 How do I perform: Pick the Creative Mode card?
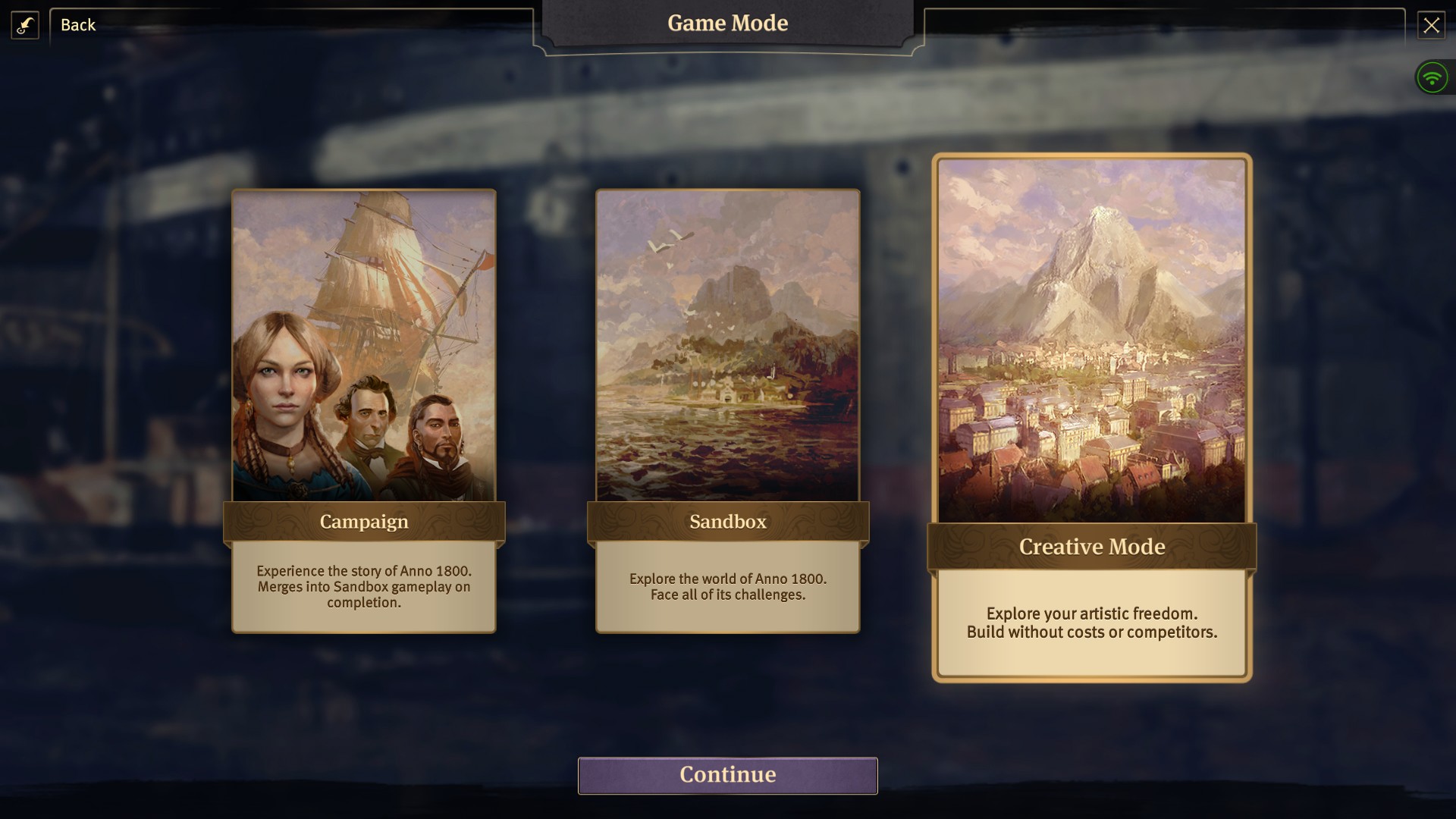1091,417
